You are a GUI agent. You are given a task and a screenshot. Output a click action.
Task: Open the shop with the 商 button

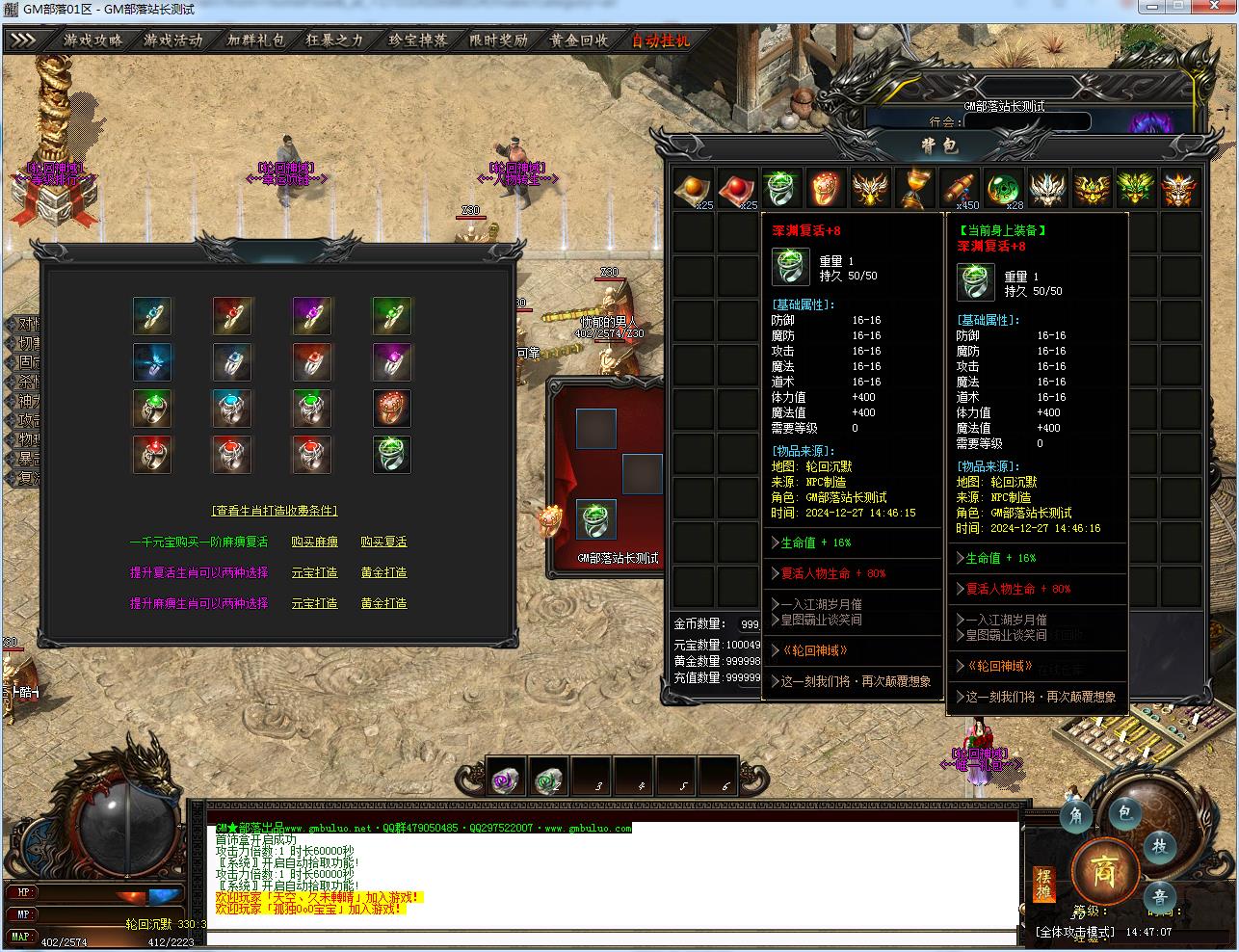point(1104,872)
